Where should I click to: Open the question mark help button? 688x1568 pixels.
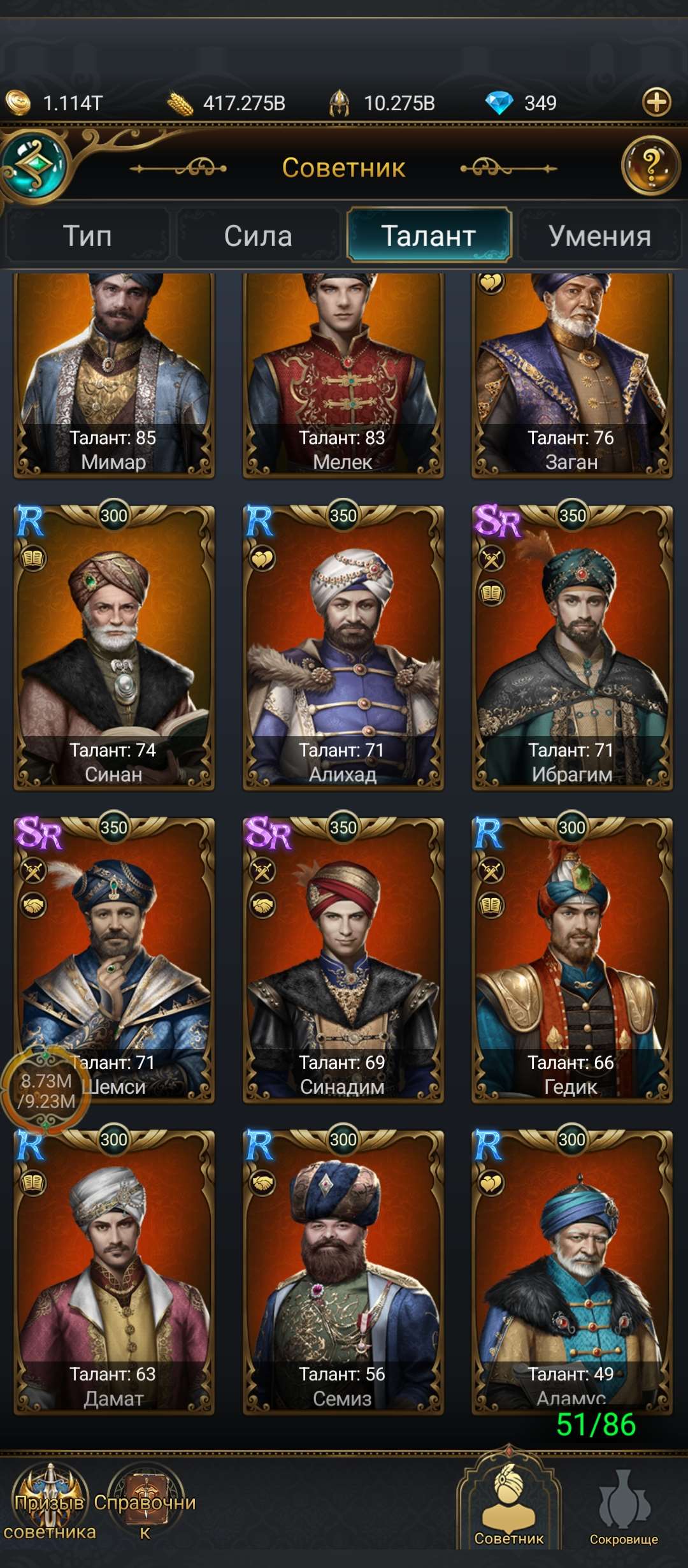(x=650, y=166)
